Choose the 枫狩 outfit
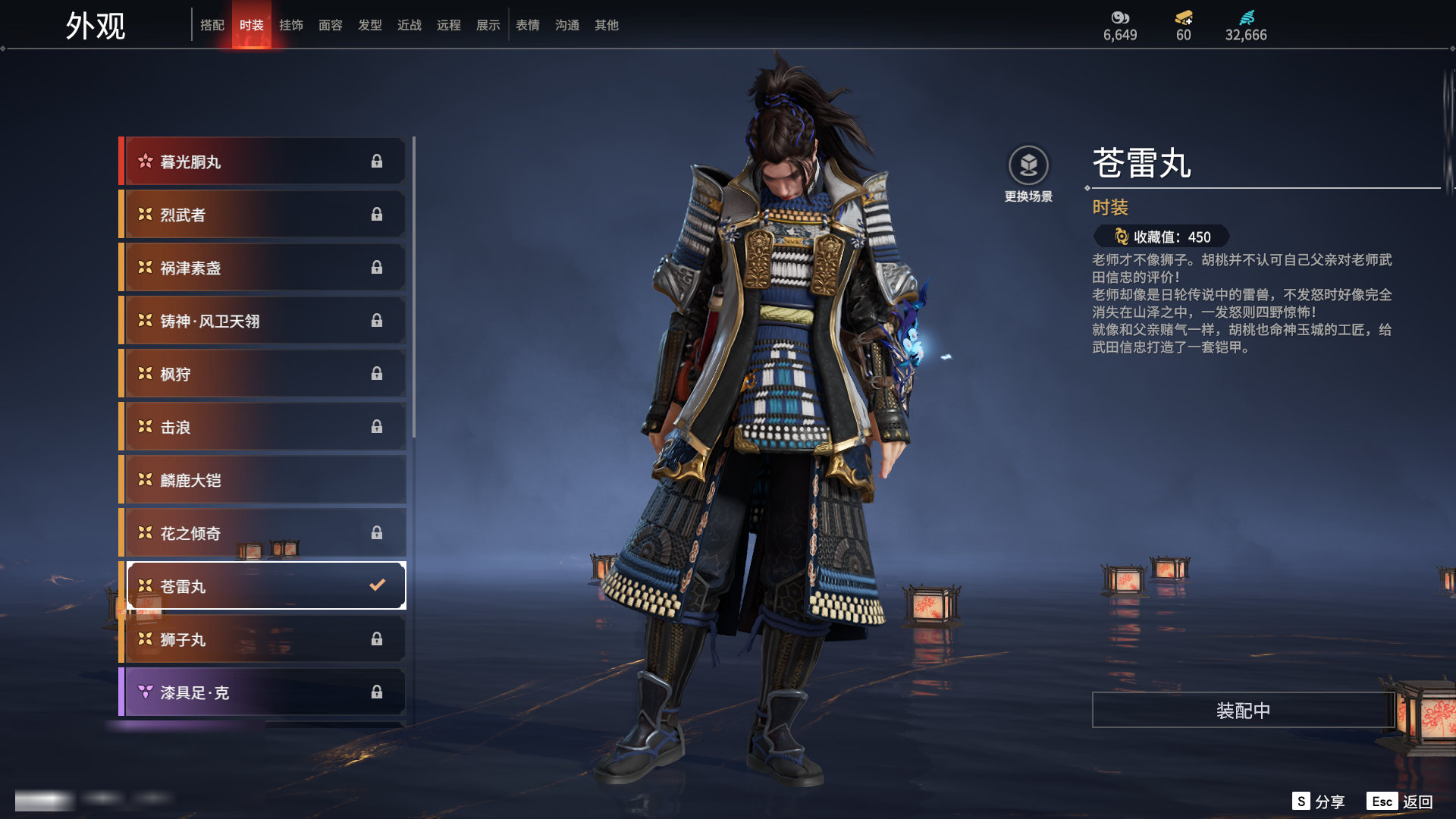Image resolution: width=1456 pixels, height=819 pixels. [262, 374]
